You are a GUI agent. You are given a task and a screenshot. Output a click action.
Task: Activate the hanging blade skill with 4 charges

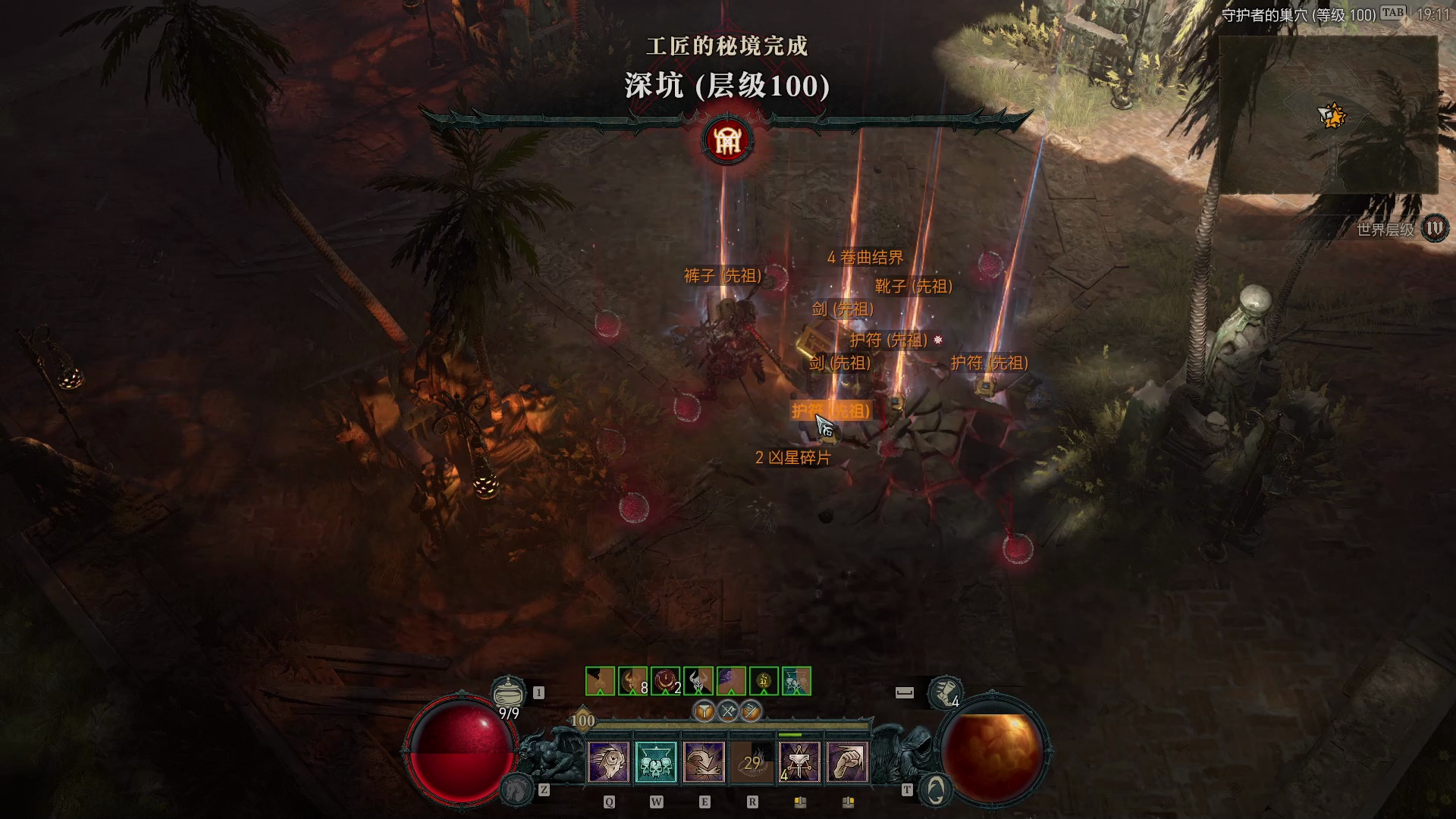click(799, 761)
